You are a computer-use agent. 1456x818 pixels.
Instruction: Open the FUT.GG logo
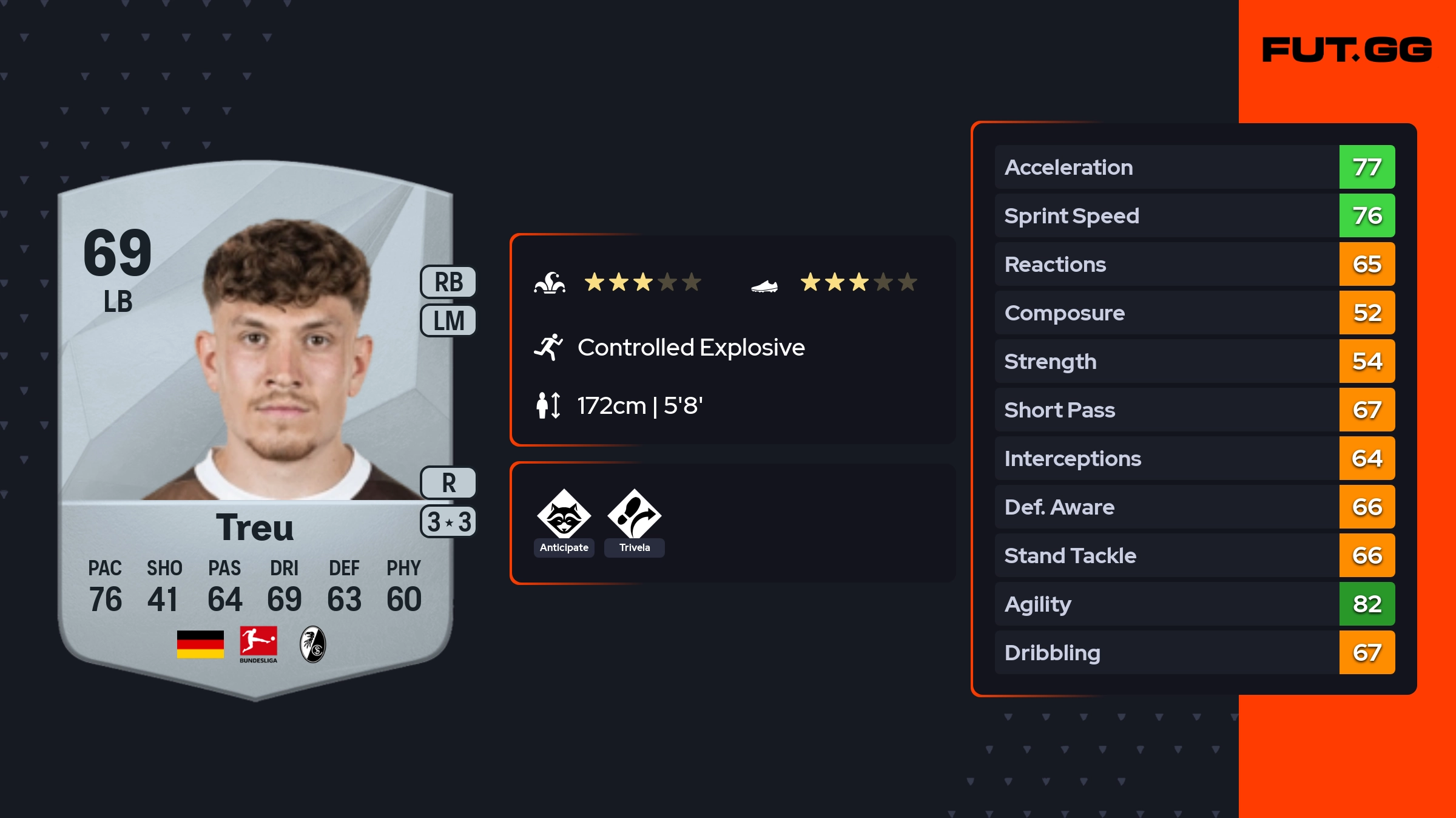(1347, 50)
